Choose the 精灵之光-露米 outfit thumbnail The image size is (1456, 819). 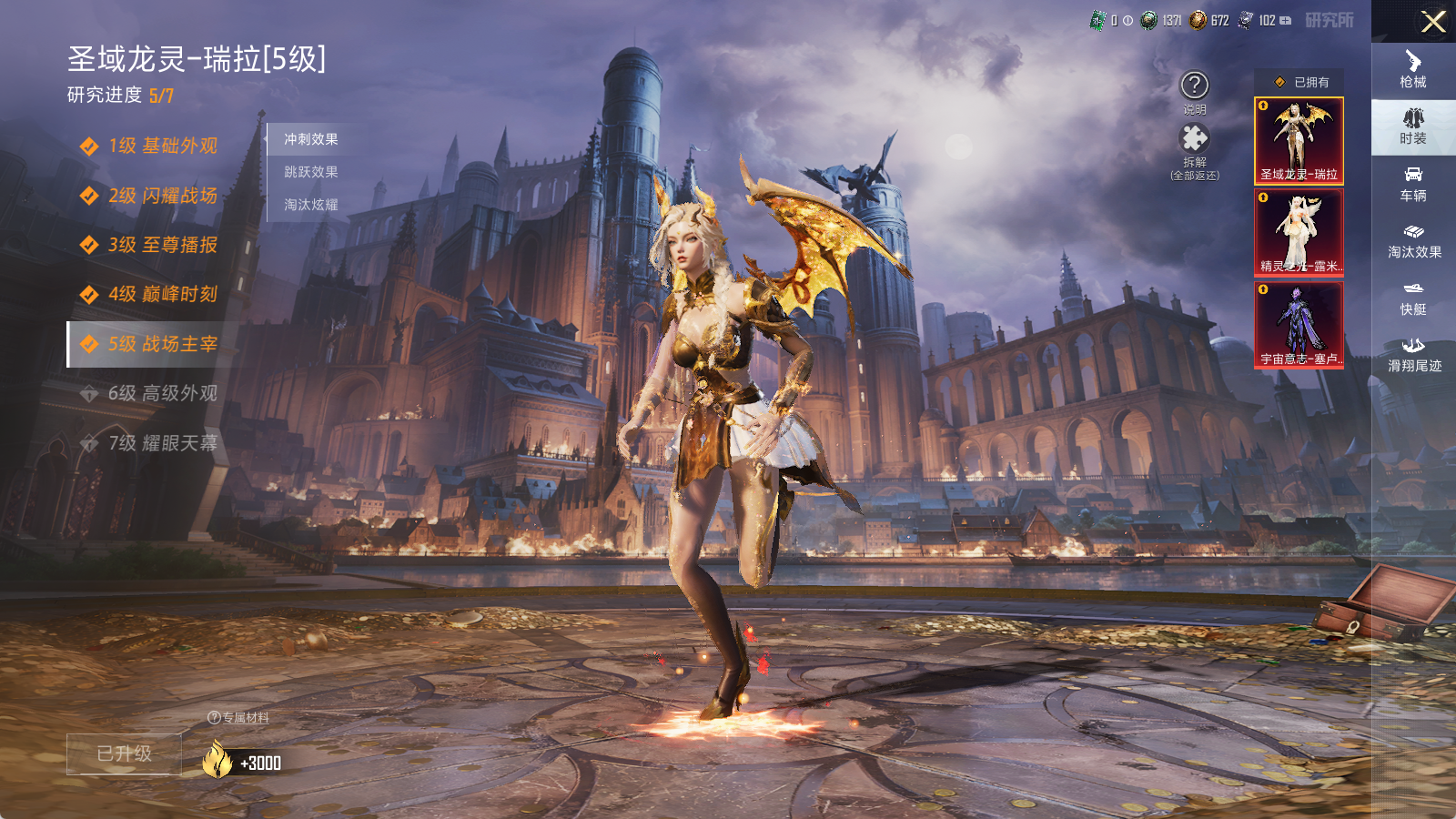pos(1299,233)
